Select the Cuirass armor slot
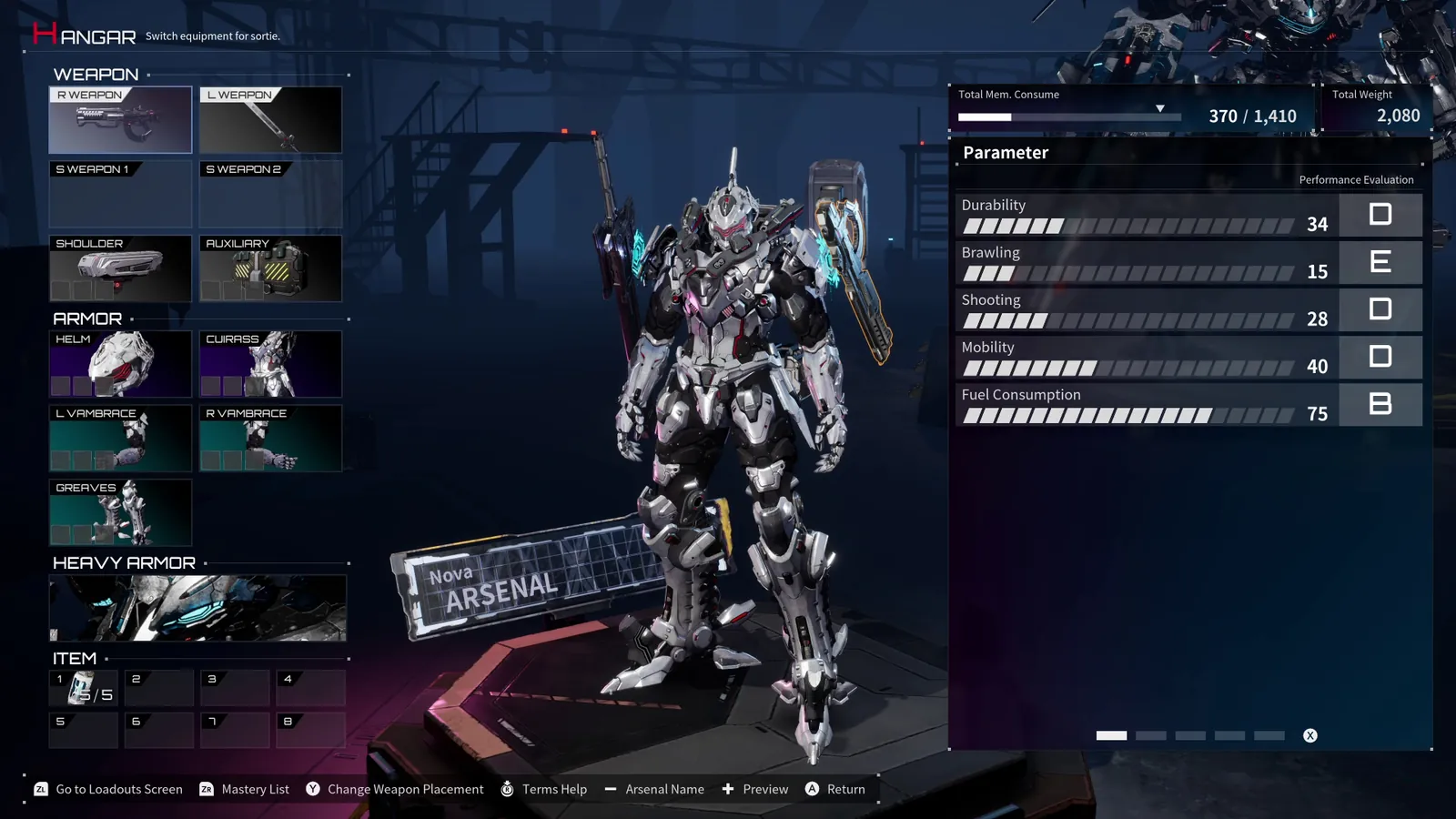 (x=269, y=363)
